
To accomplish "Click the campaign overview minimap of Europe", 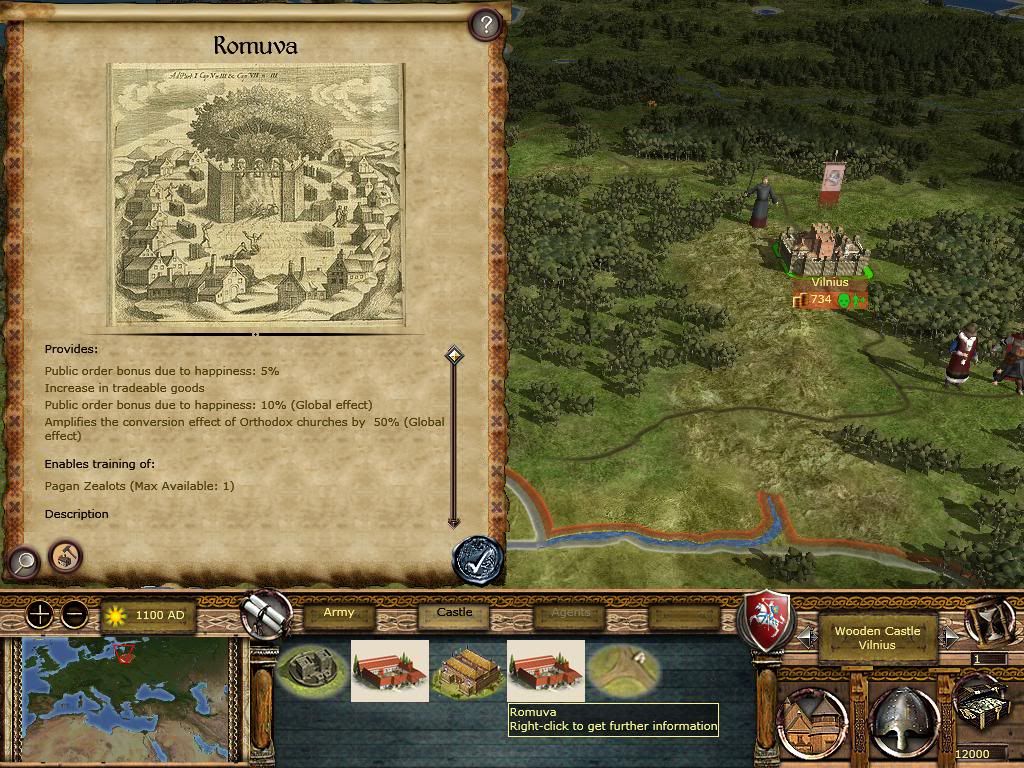I will [x=124, y=700].
